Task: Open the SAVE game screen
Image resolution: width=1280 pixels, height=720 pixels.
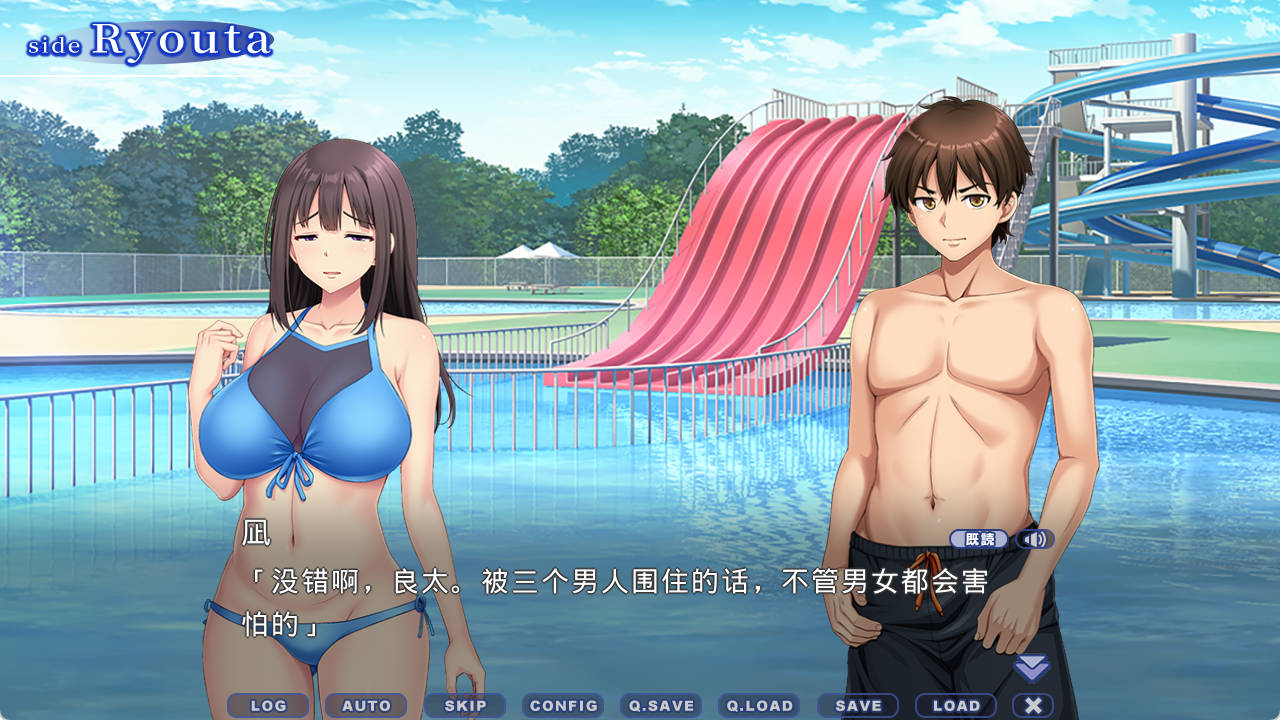Action: pos(858,705)
